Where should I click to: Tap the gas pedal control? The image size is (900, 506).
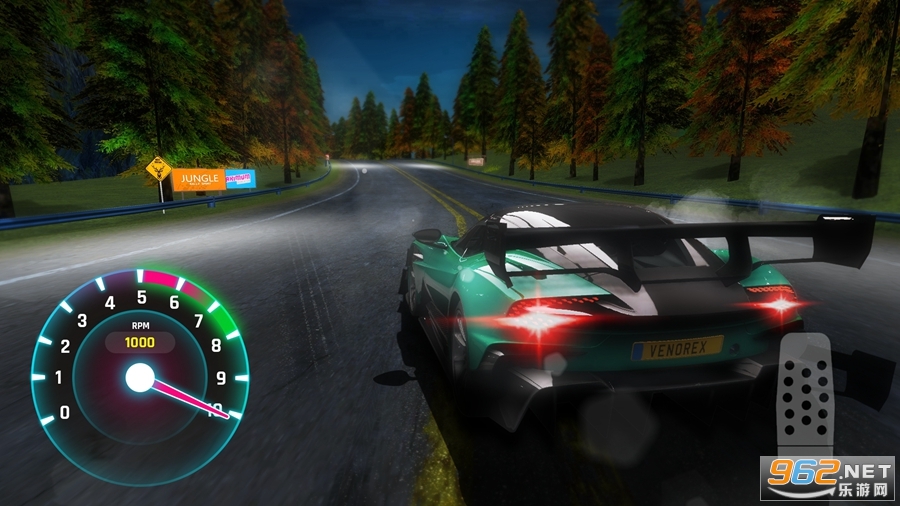806,393
